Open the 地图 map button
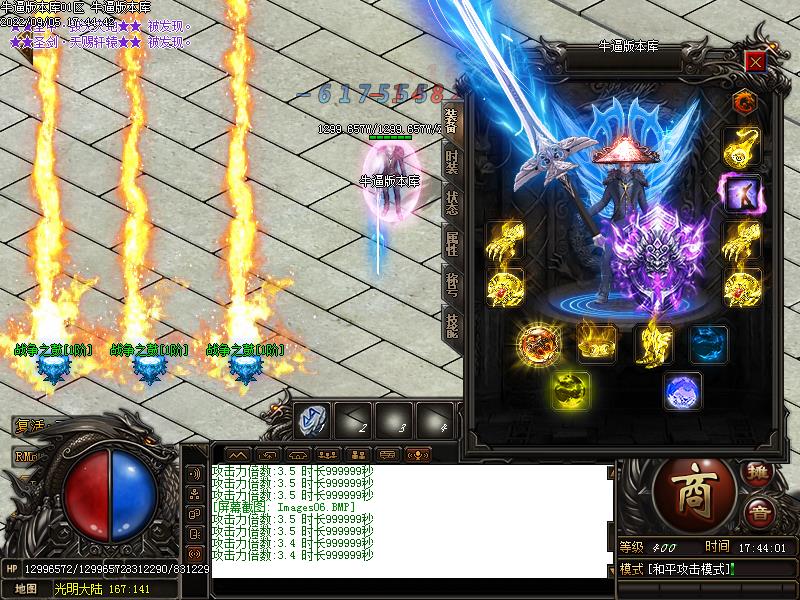The width and height of the screenshot is (800, 600). [26, 589]
